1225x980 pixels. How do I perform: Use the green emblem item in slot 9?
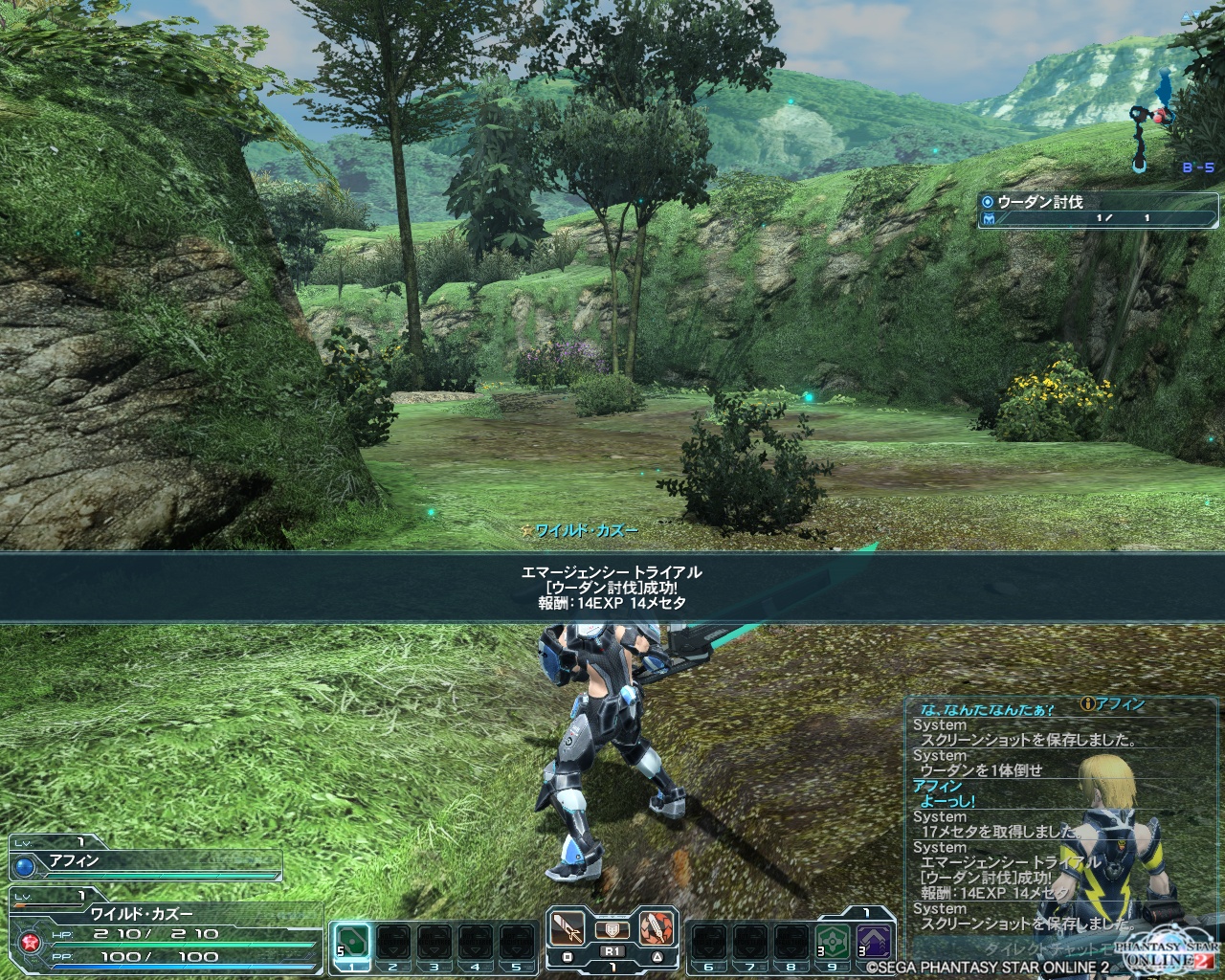832,940
